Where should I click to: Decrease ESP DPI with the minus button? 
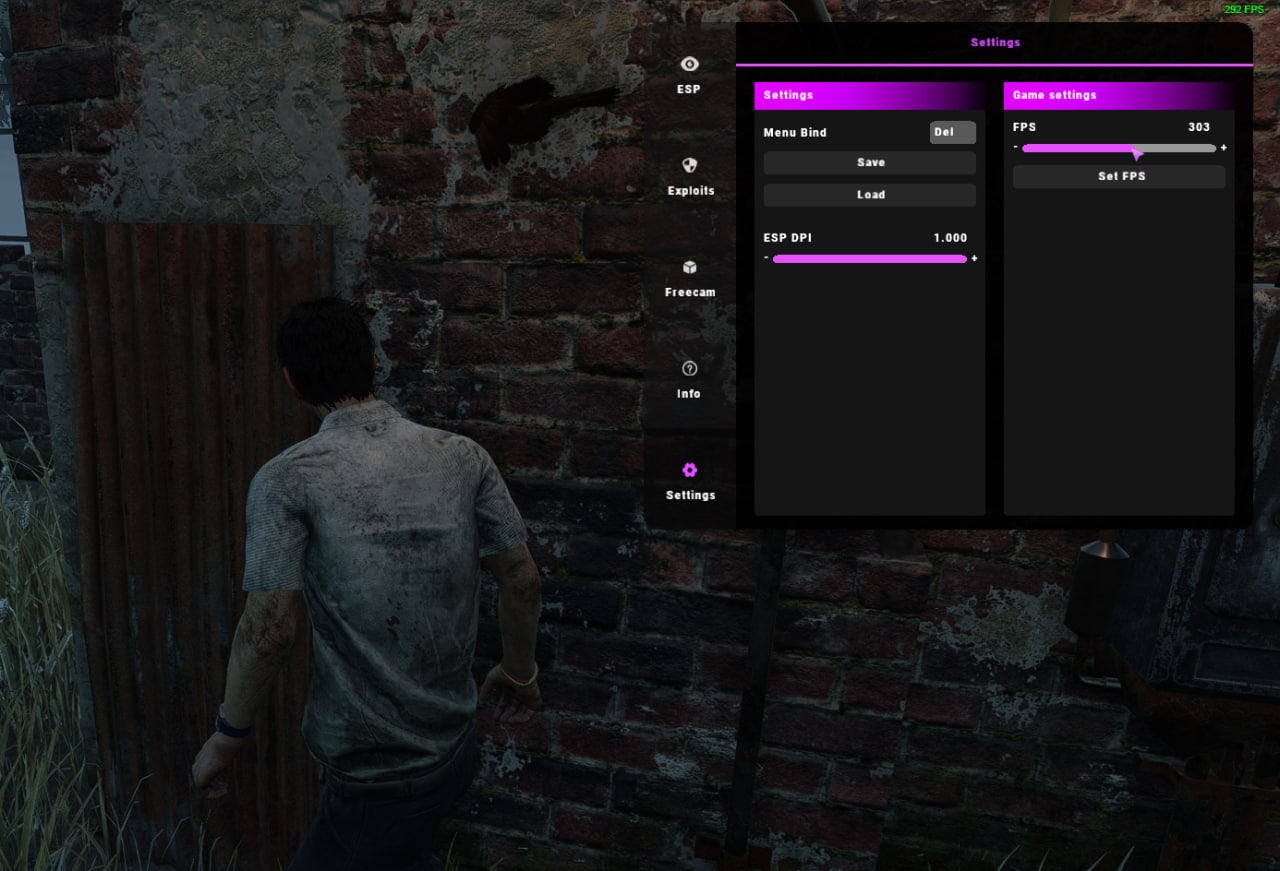(766, 258)
